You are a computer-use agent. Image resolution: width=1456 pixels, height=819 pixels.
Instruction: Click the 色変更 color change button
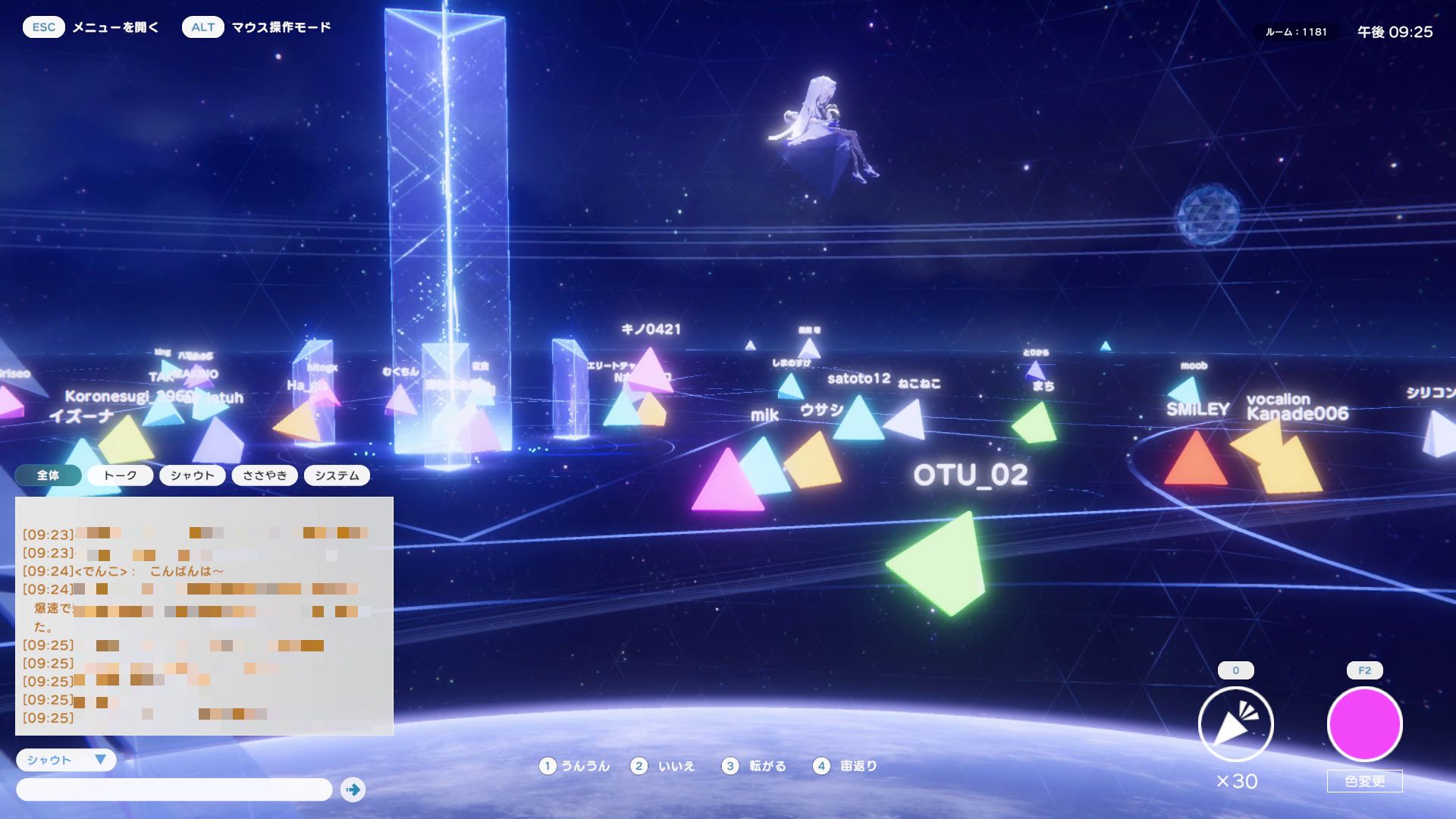click(1364, 781)
